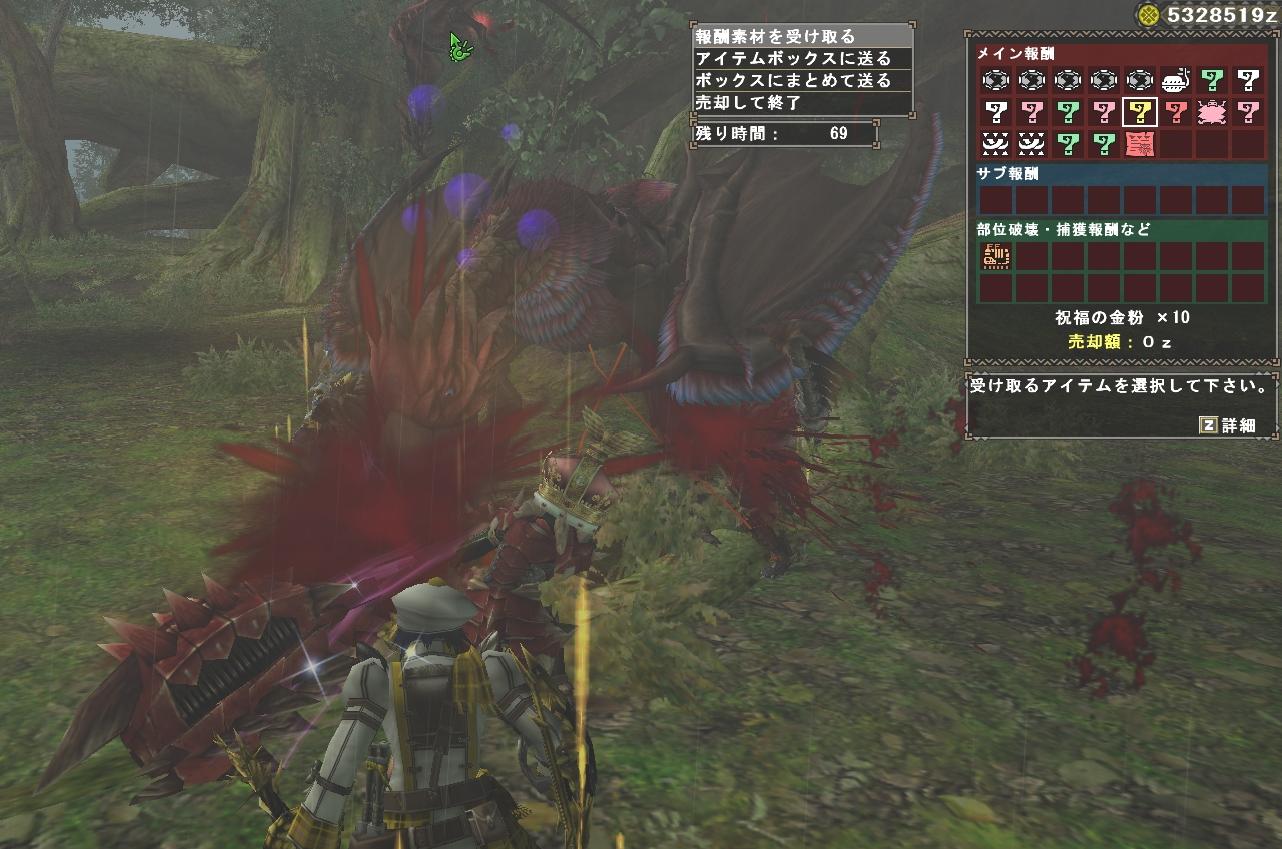Select the orange part-break reward icon
The image size is (1282, 849).
[x=996, y=257]
